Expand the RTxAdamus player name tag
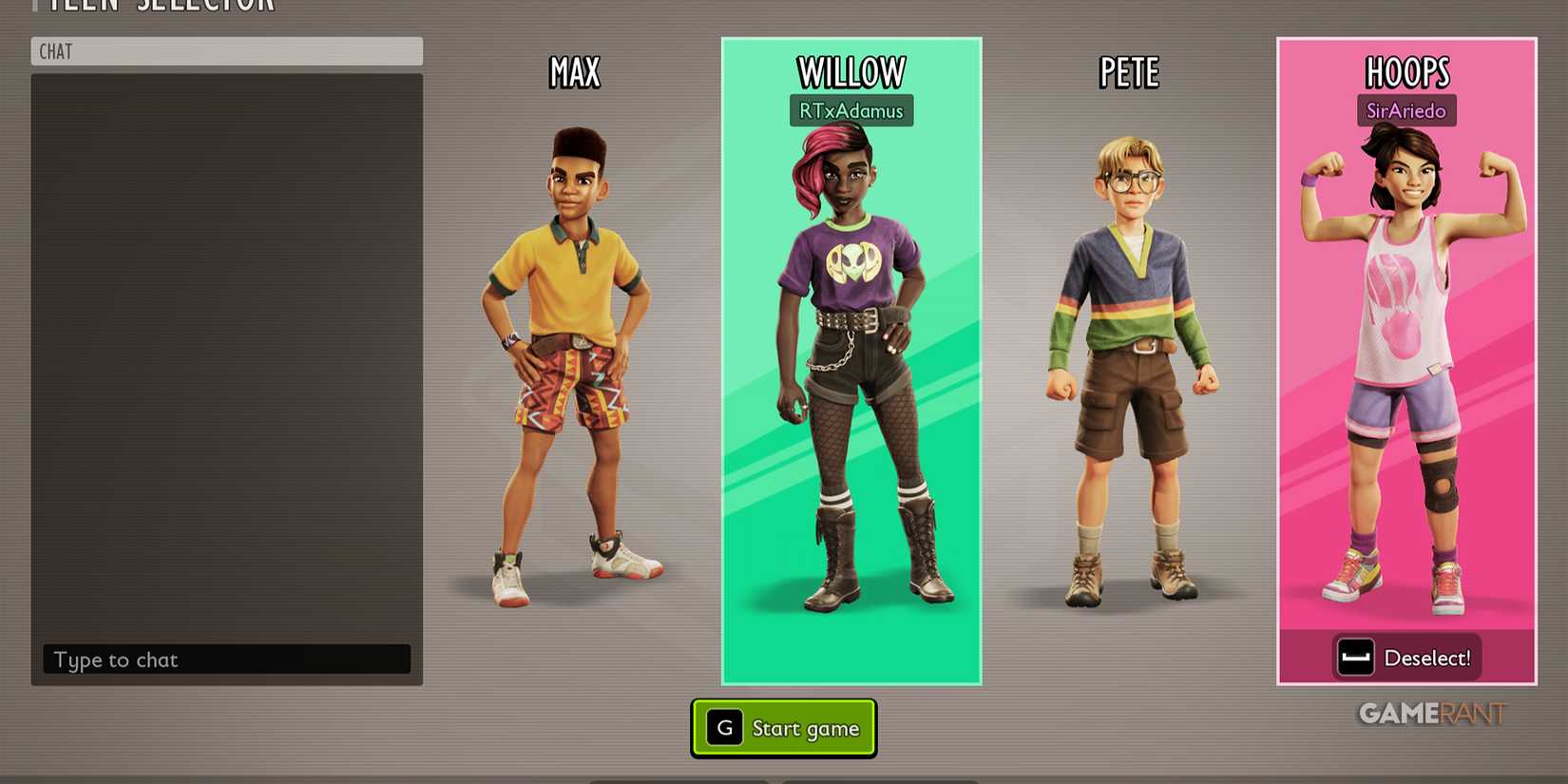Screen dimensions: 1568x784 click(x=851, y=110)
